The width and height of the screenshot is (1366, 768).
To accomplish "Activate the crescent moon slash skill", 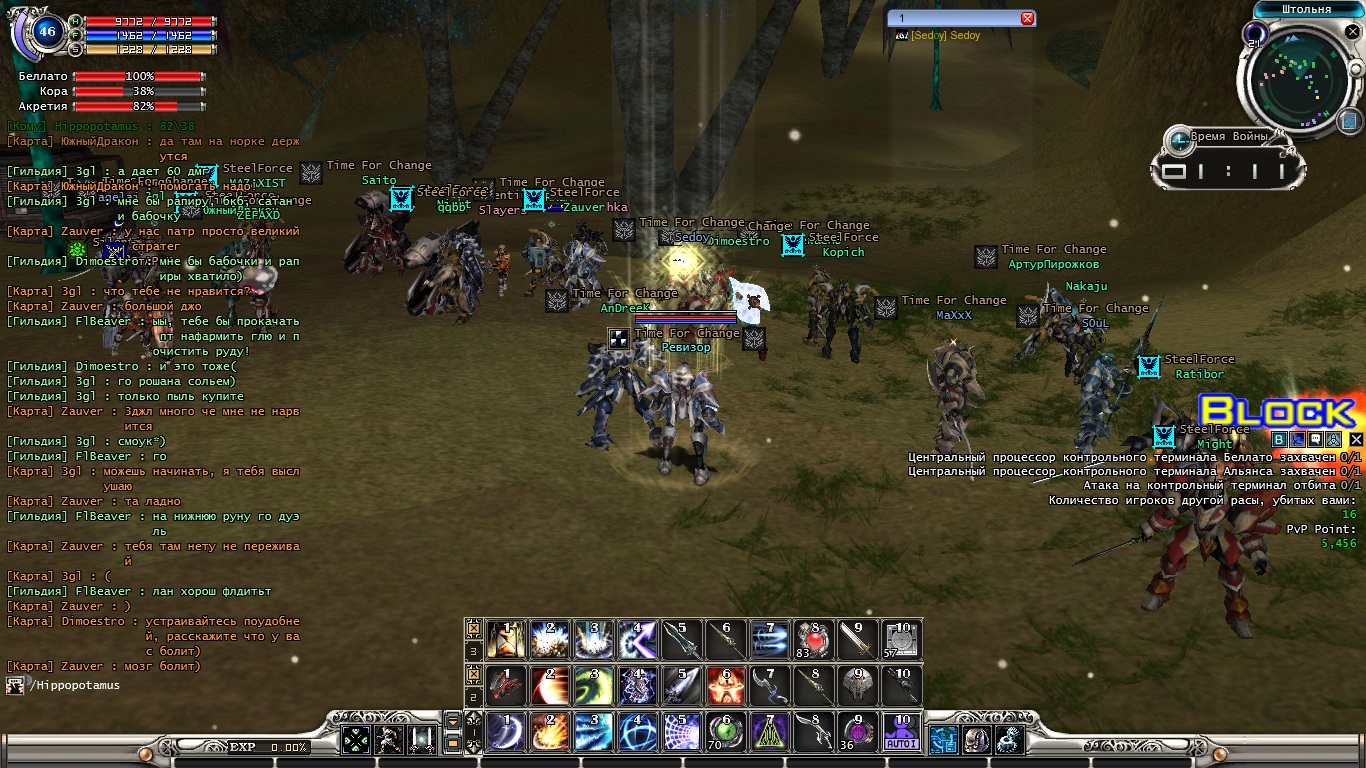I will [x=506, y=732].
